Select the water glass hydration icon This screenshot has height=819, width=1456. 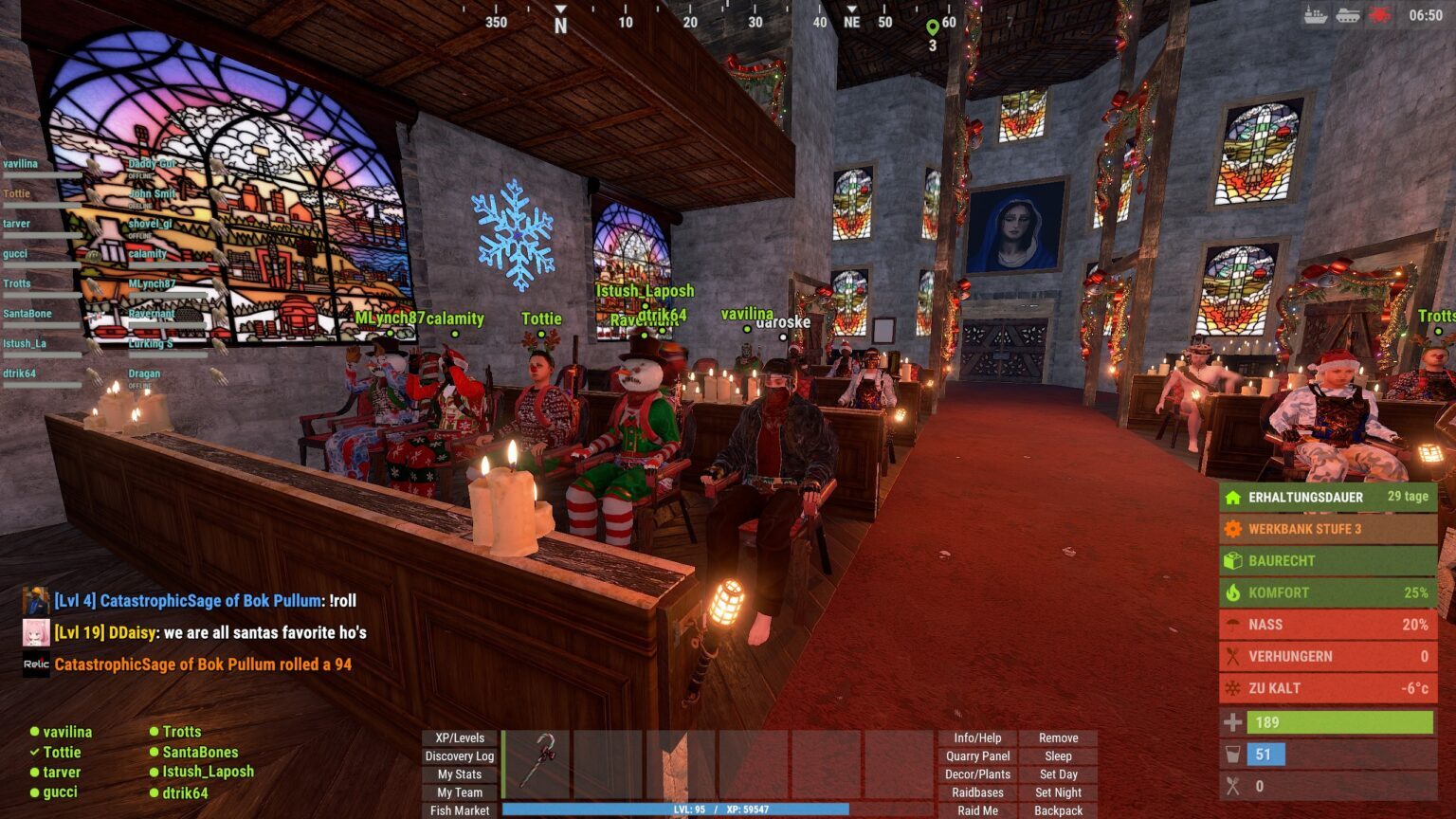pyautogui.click(x=1234, y=754)
